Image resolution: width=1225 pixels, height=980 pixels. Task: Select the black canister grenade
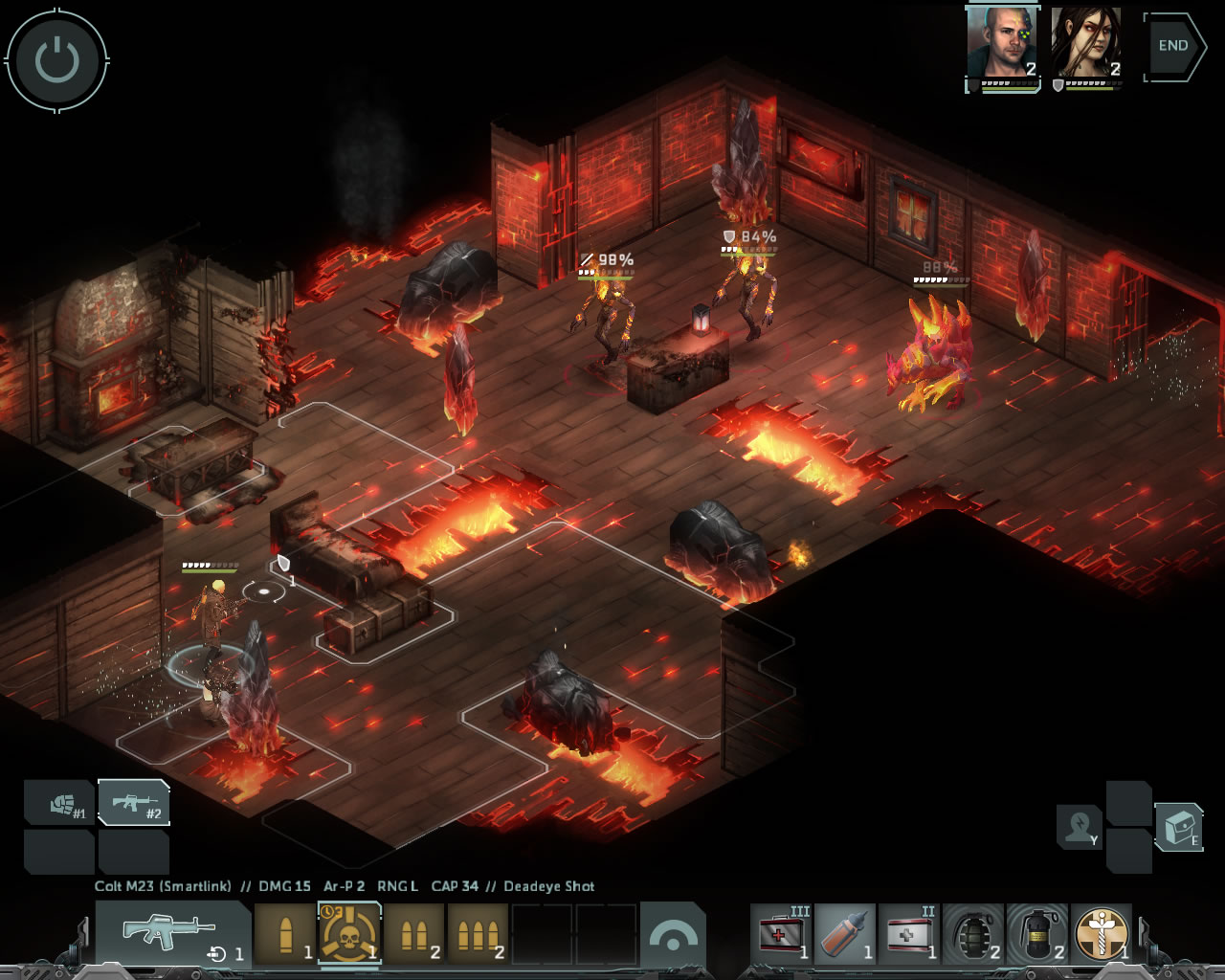click(x=1036, y=933)
